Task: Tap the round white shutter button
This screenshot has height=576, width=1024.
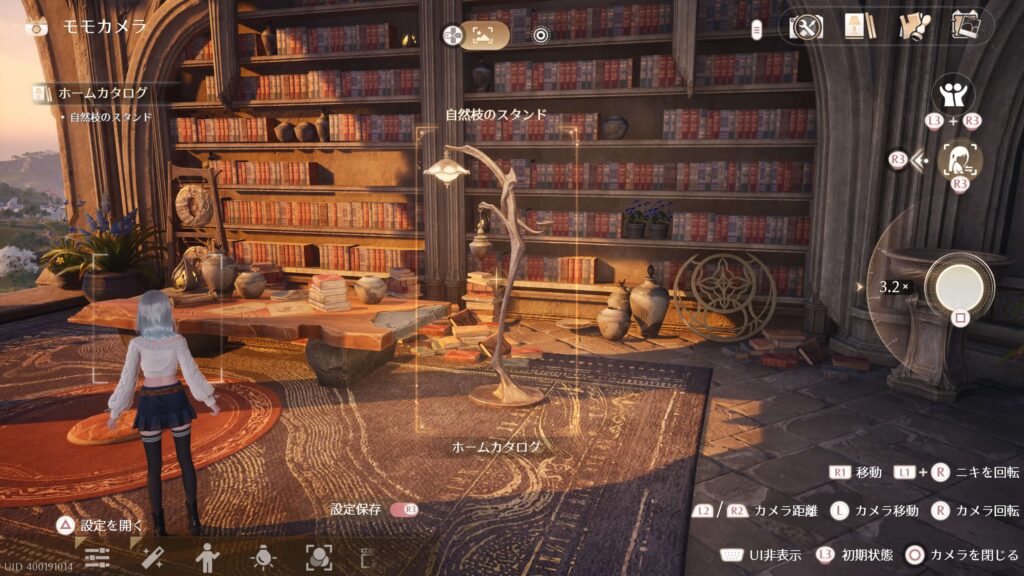Action: click(x=959, y=286)
